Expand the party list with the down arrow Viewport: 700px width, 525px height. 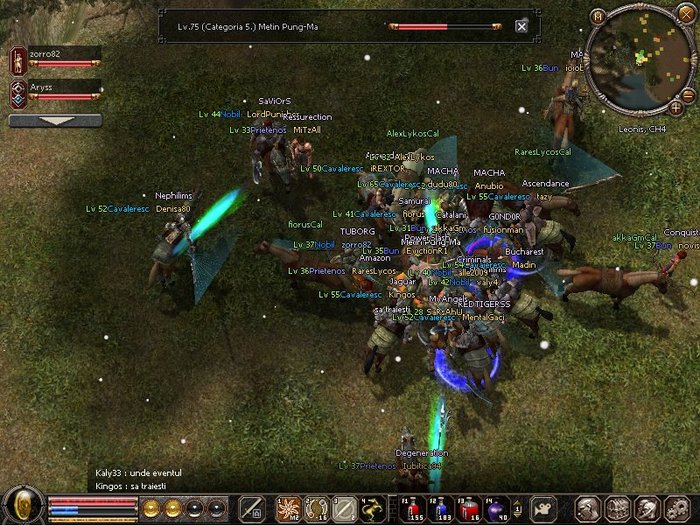(x=55, y=120)
